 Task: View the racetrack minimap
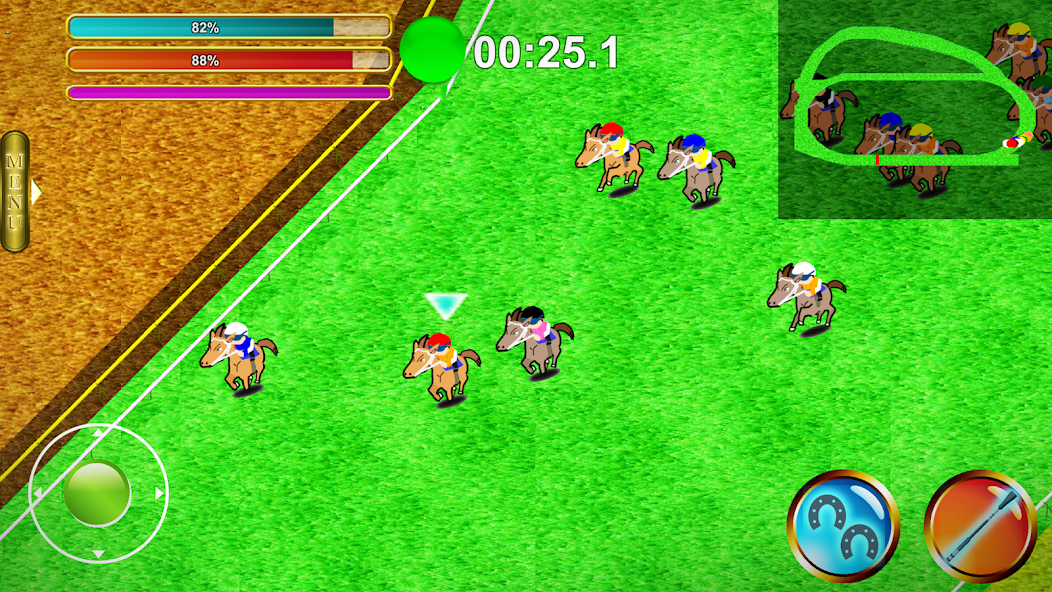[914, 110]
